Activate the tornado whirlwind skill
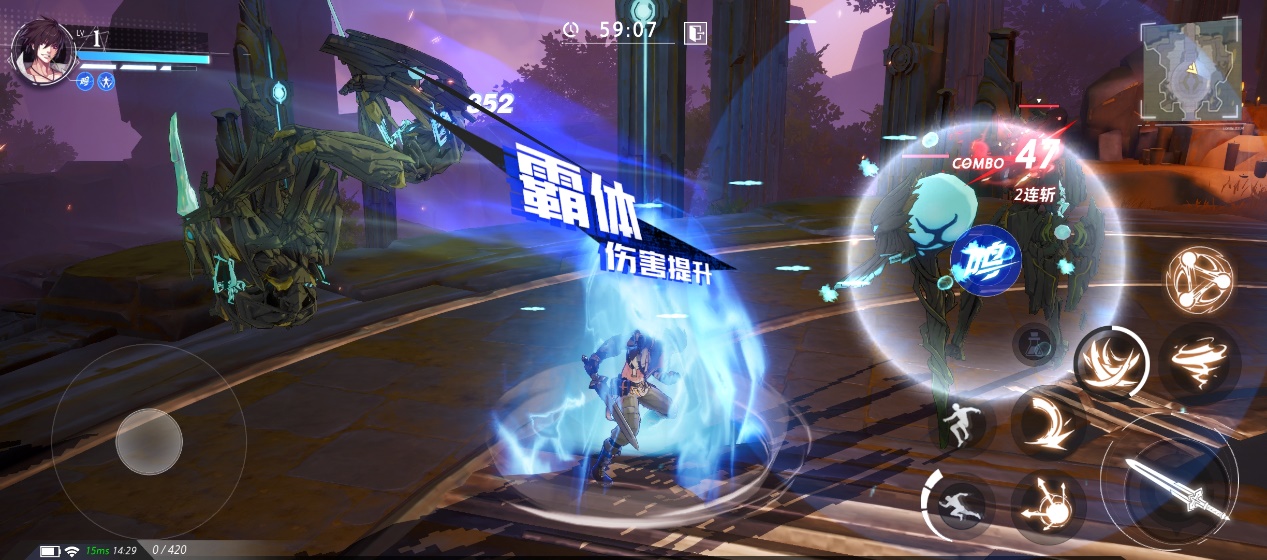Viewport: 1267px width, 560px height. (1199, 361)
